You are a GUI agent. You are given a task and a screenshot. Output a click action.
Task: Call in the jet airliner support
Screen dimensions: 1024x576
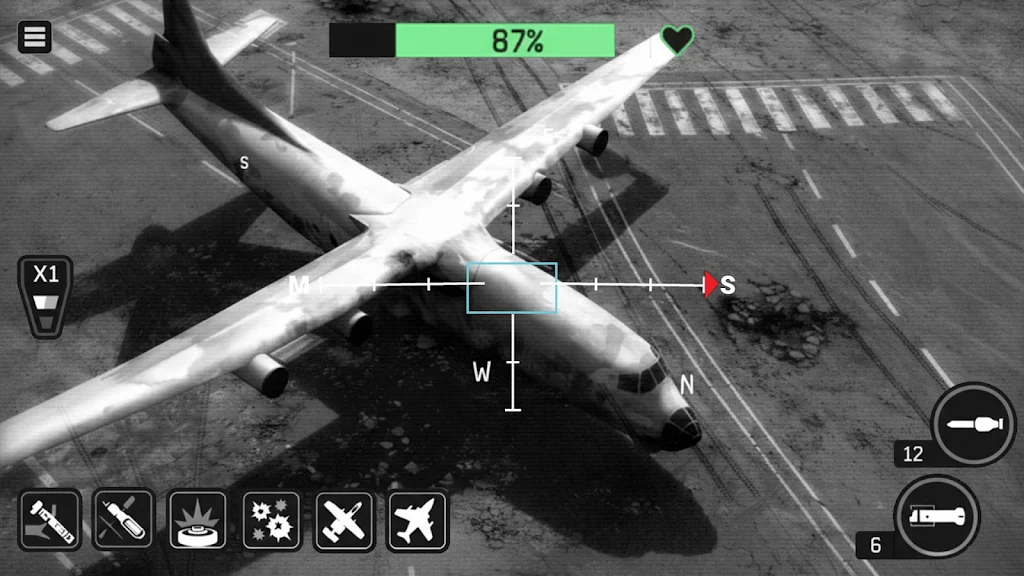pos(417,520)
